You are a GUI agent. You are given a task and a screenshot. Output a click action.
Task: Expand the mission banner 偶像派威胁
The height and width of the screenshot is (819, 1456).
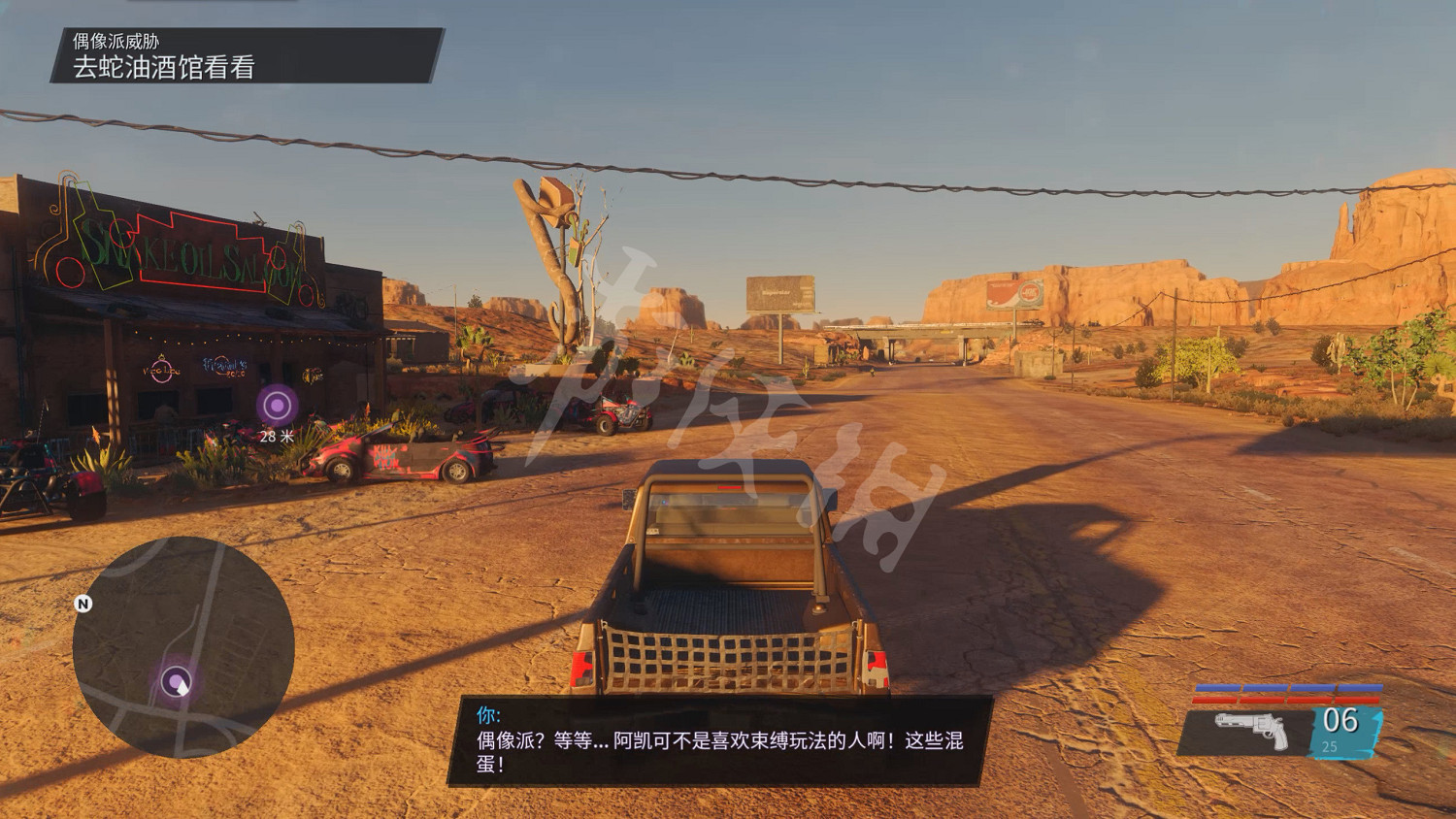[116, 41]
